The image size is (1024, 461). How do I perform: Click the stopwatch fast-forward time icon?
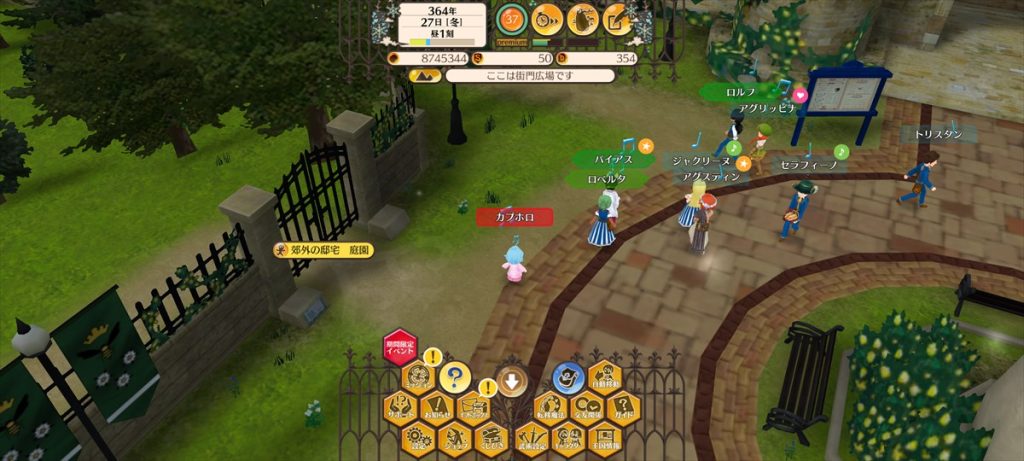546,18
